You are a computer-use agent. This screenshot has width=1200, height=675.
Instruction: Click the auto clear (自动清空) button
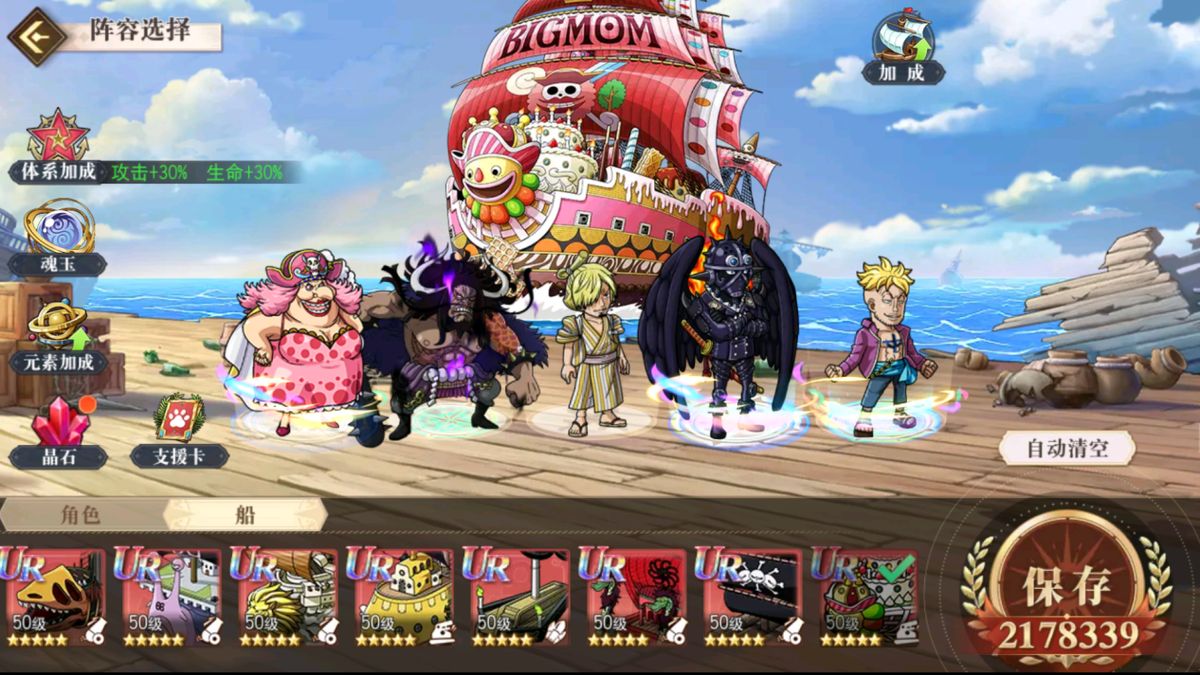pos(1067,447)
